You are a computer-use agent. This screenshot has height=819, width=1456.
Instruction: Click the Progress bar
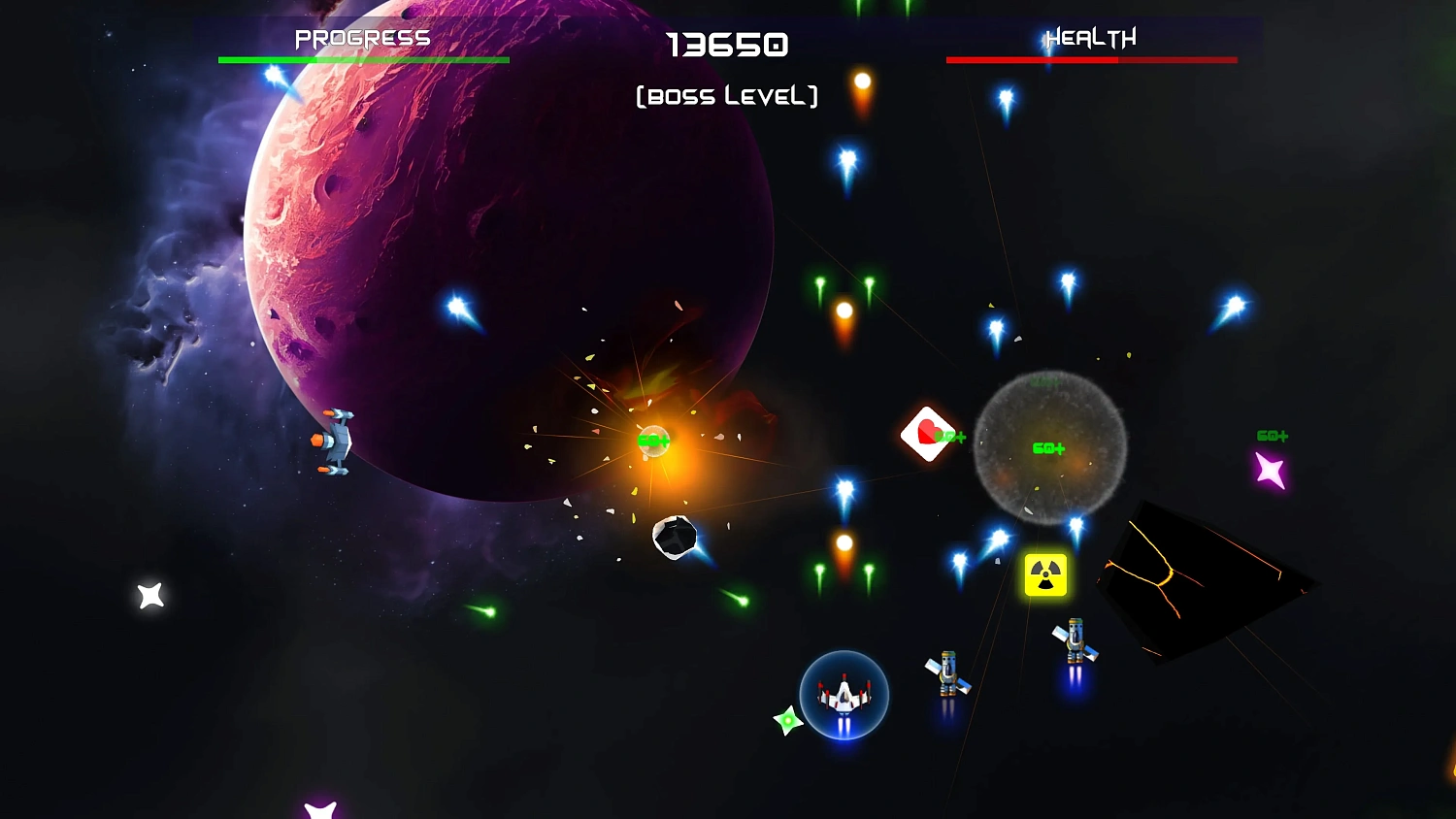363,58
